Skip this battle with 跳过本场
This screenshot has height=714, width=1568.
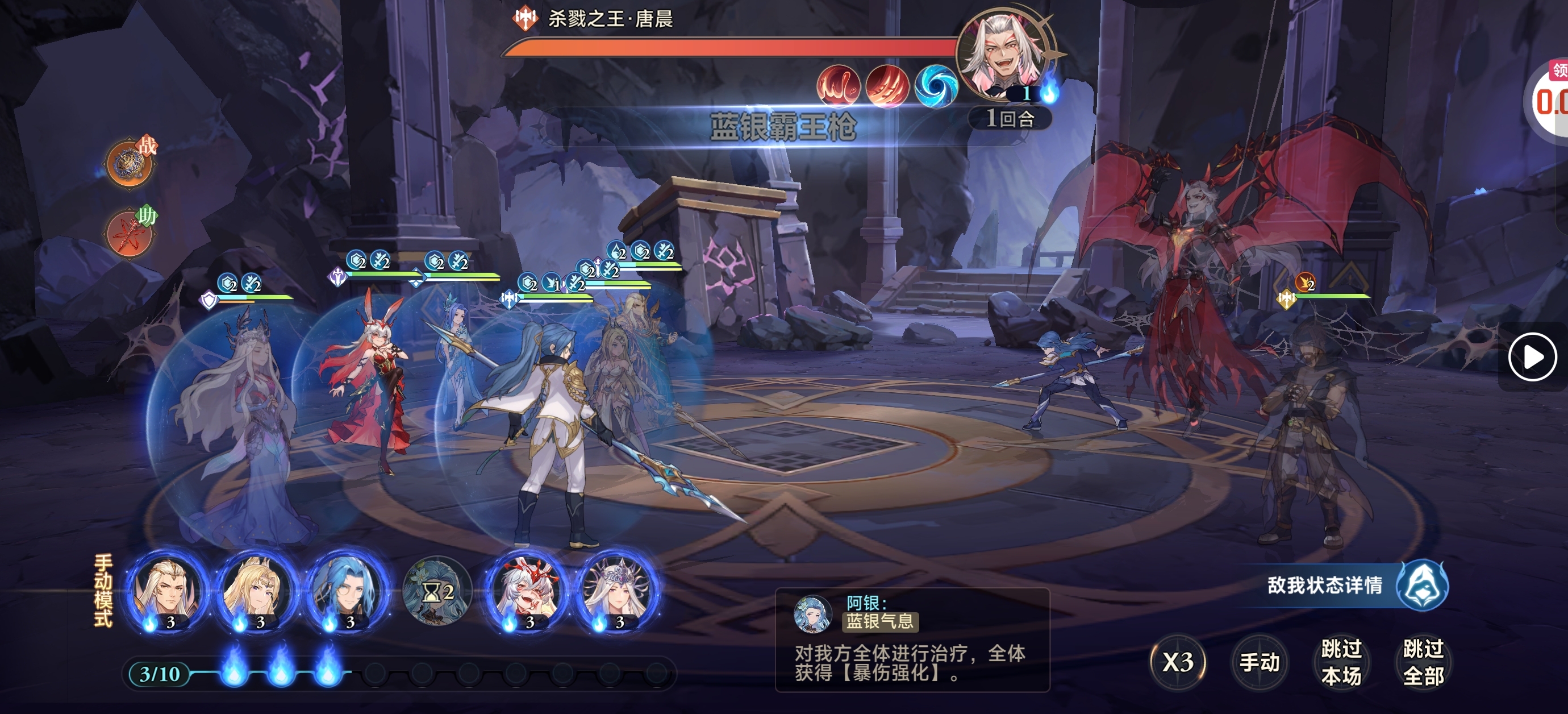[x=1341, y=662]
